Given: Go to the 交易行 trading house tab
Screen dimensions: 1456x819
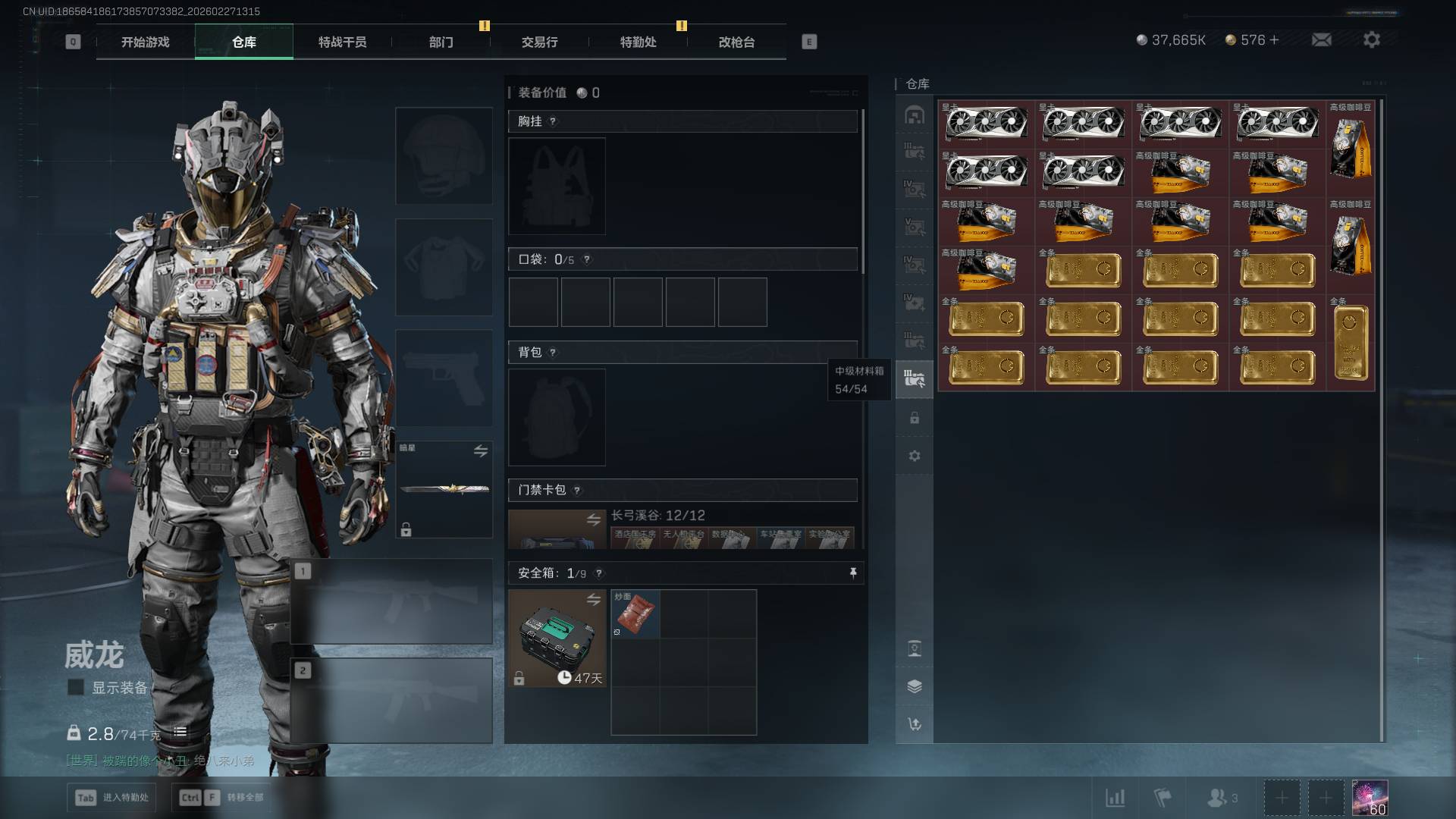Looking at the screenshot, I should click(539, 42).
